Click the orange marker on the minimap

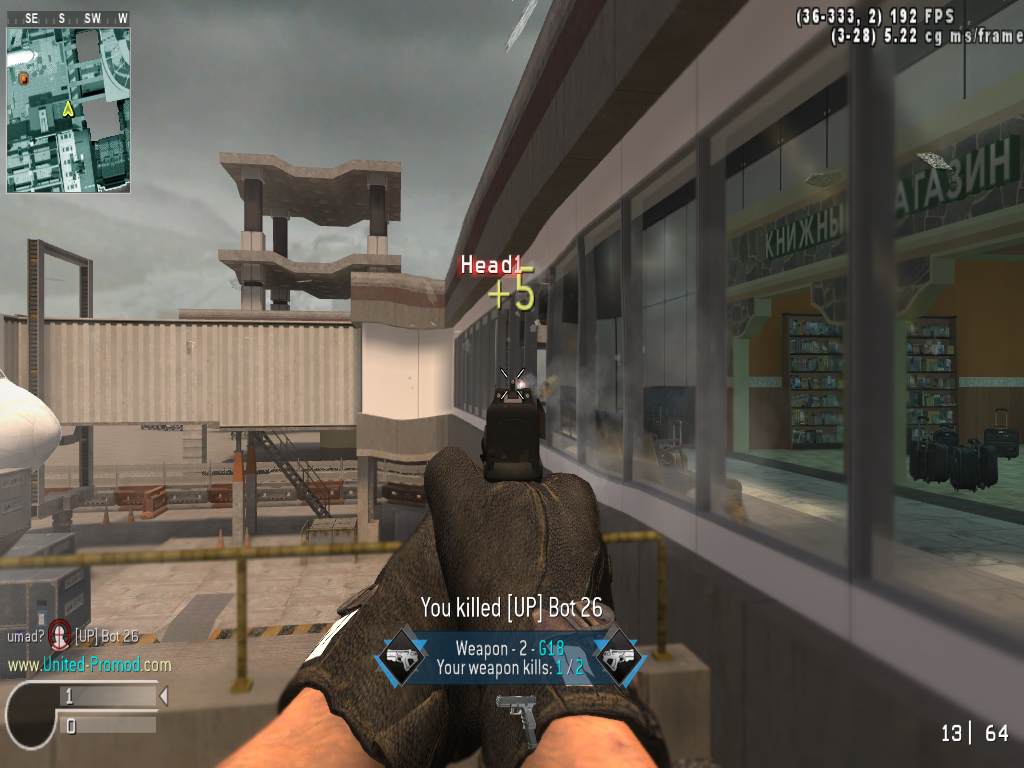click(x=23, y=77)
